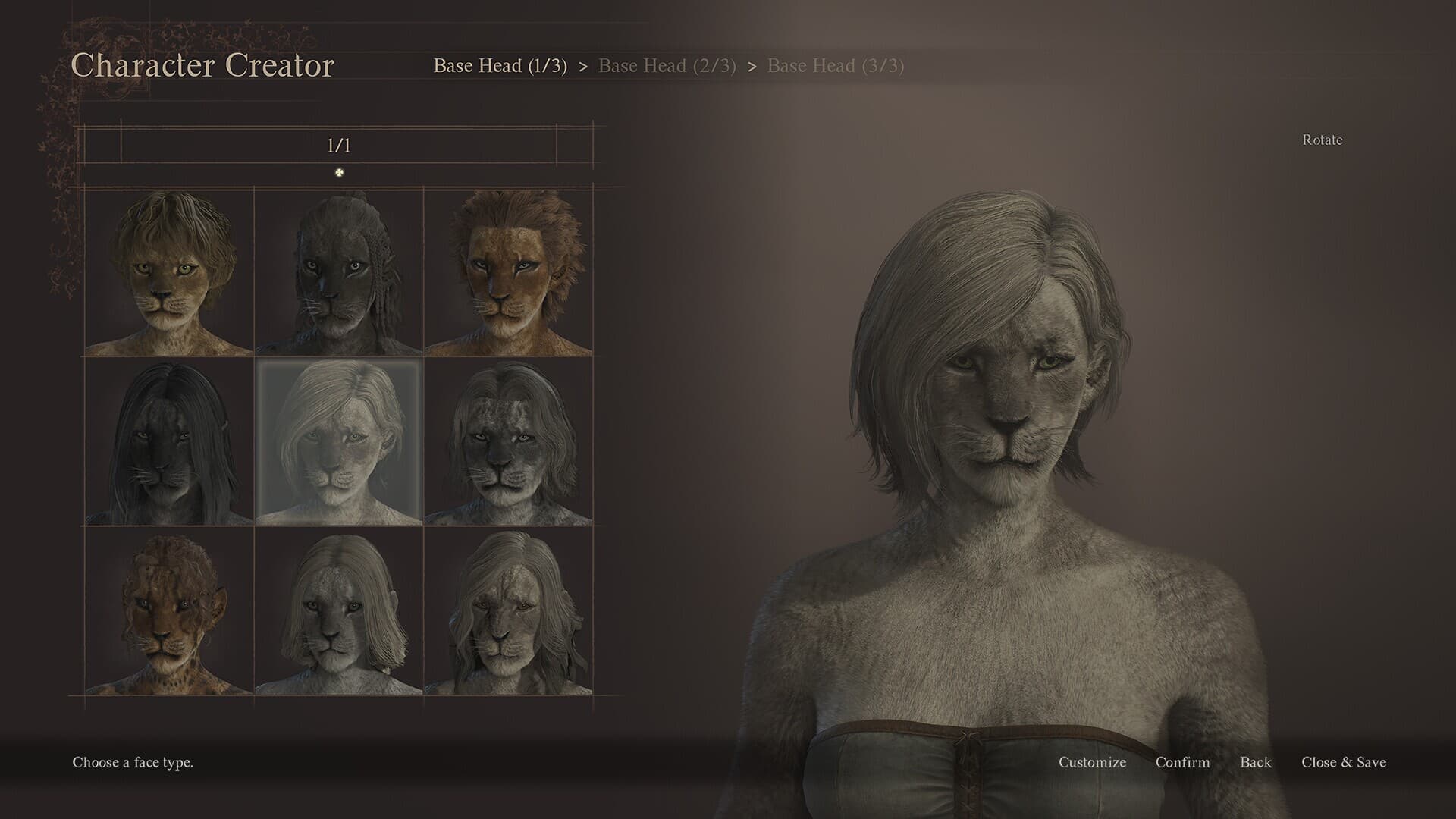Click the Character Creator title heading
This screenshot has width=1456, height=819.
203,66
